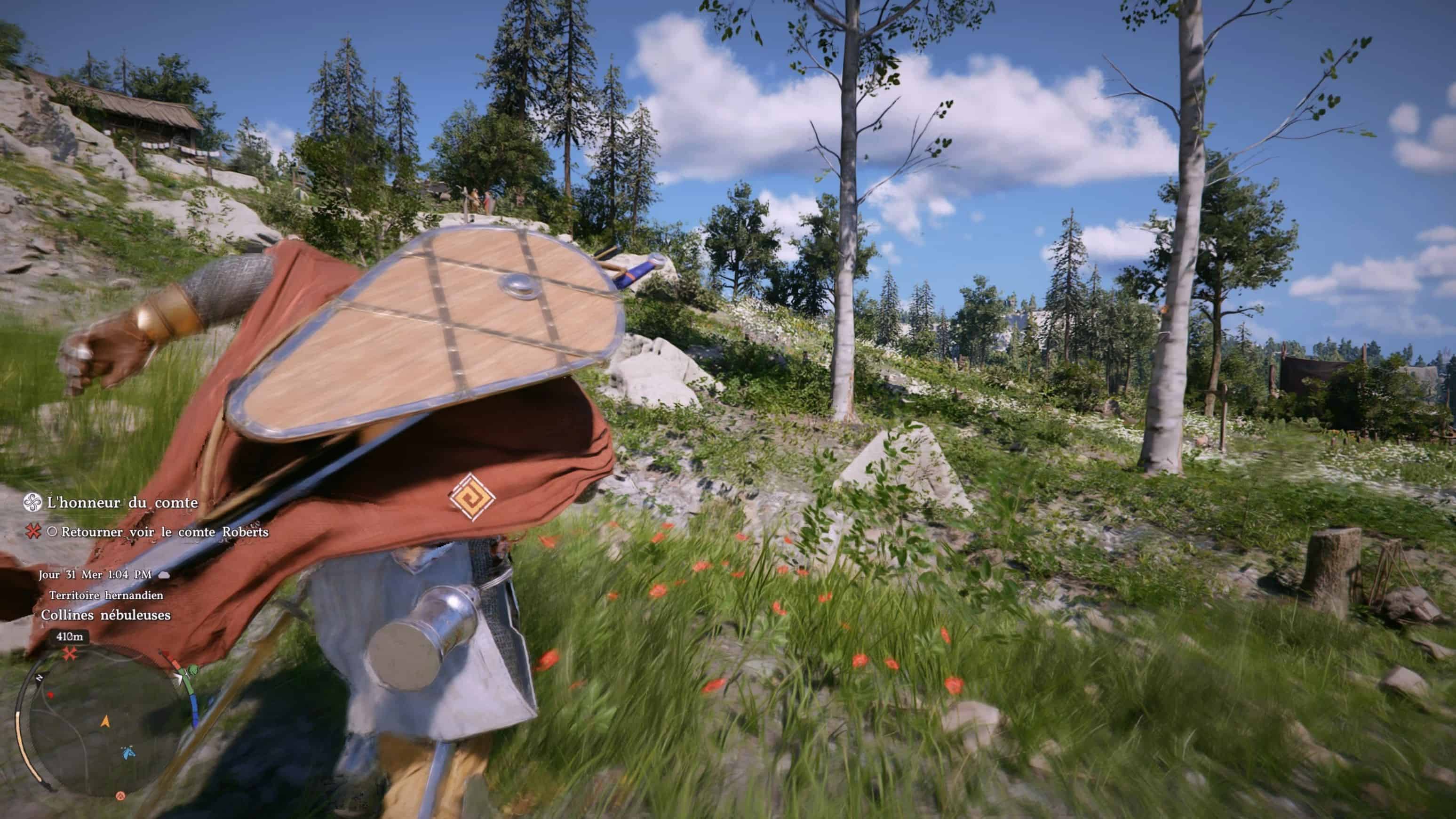Click the quest title "L'honneur du comte"
Screen dimensions: 1456x819
point(122,503)
